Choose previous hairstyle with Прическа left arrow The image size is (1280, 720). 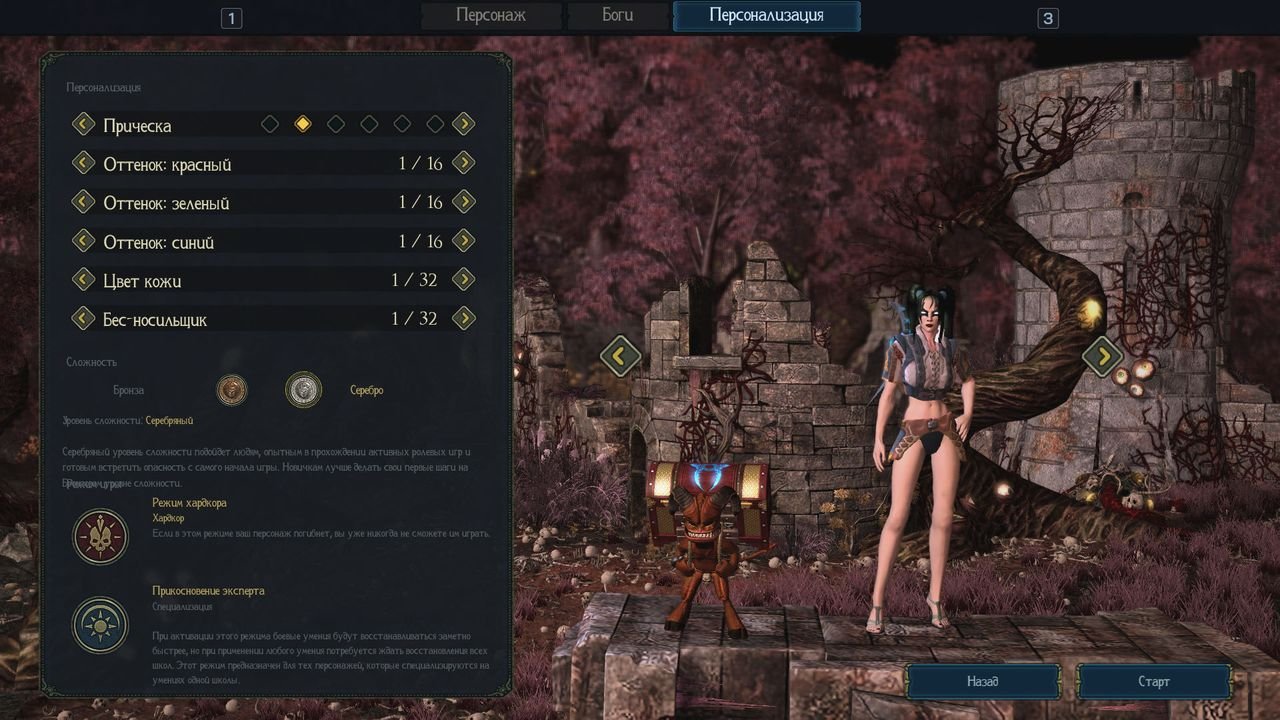[x=83, y=124]
